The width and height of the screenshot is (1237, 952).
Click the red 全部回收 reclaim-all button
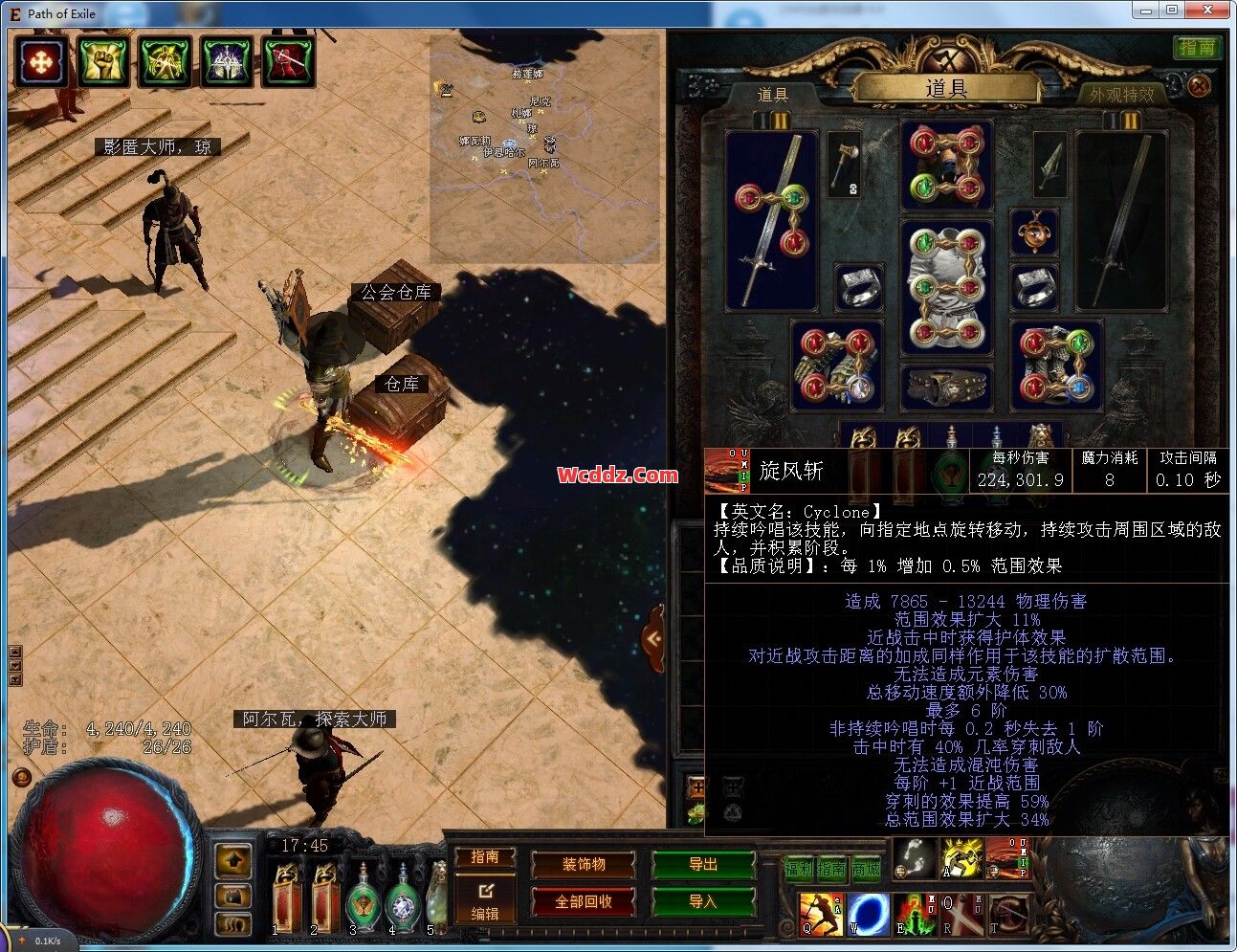583,901
